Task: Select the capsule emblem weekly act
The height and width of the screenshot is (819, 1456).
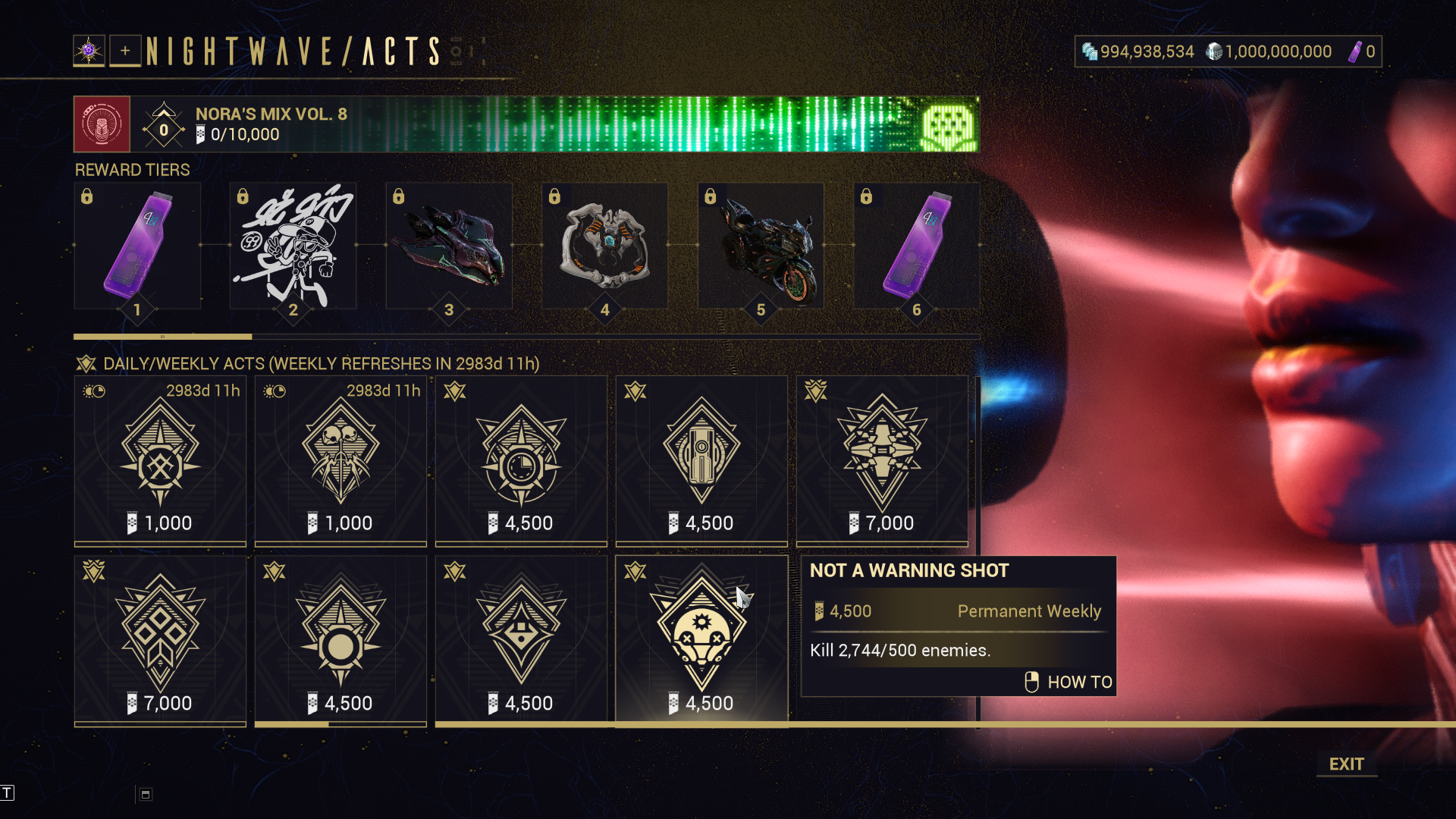Action: (701, 460)
